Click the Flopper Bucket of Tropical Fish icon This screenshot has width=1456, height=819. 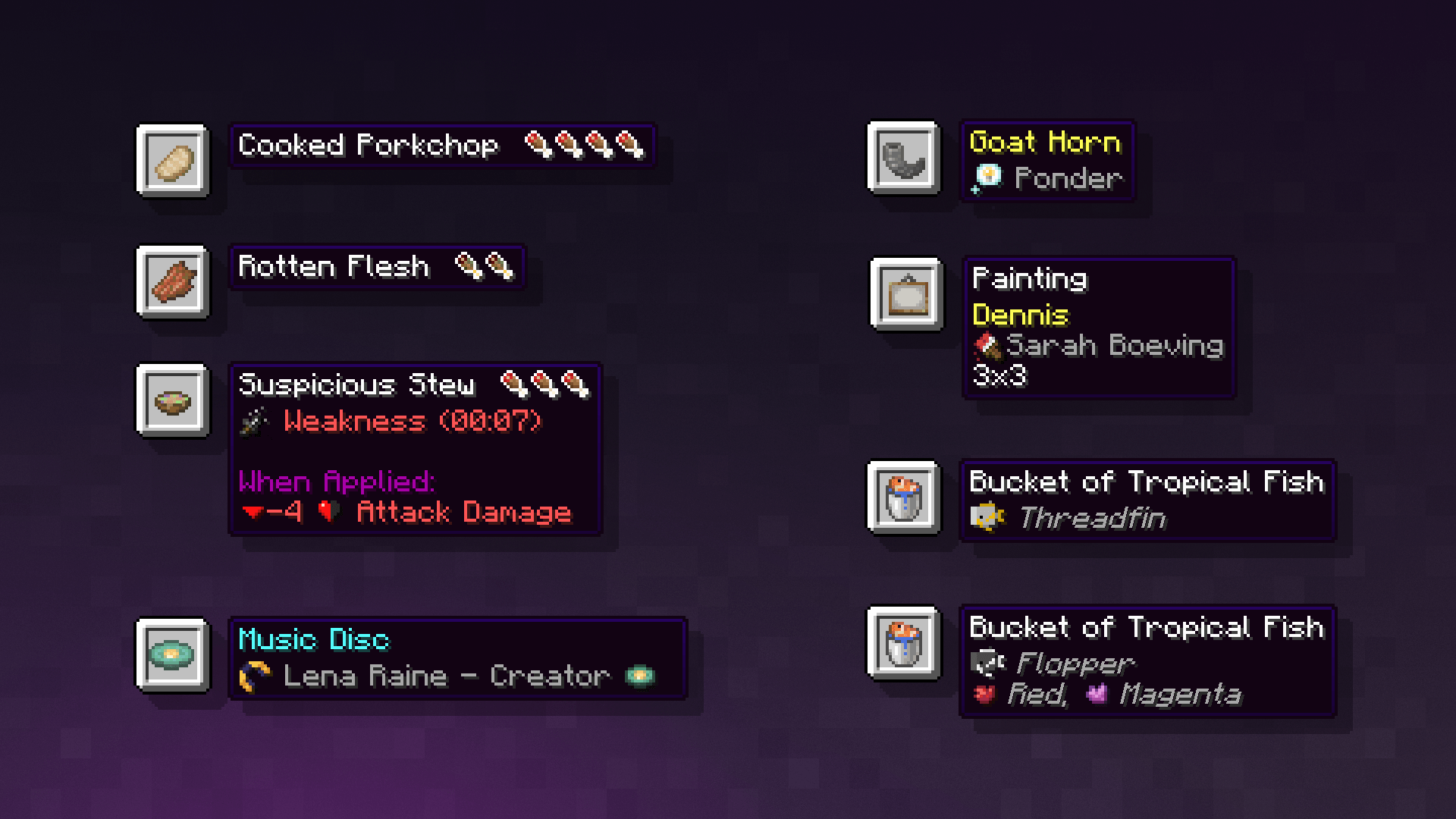904,645
